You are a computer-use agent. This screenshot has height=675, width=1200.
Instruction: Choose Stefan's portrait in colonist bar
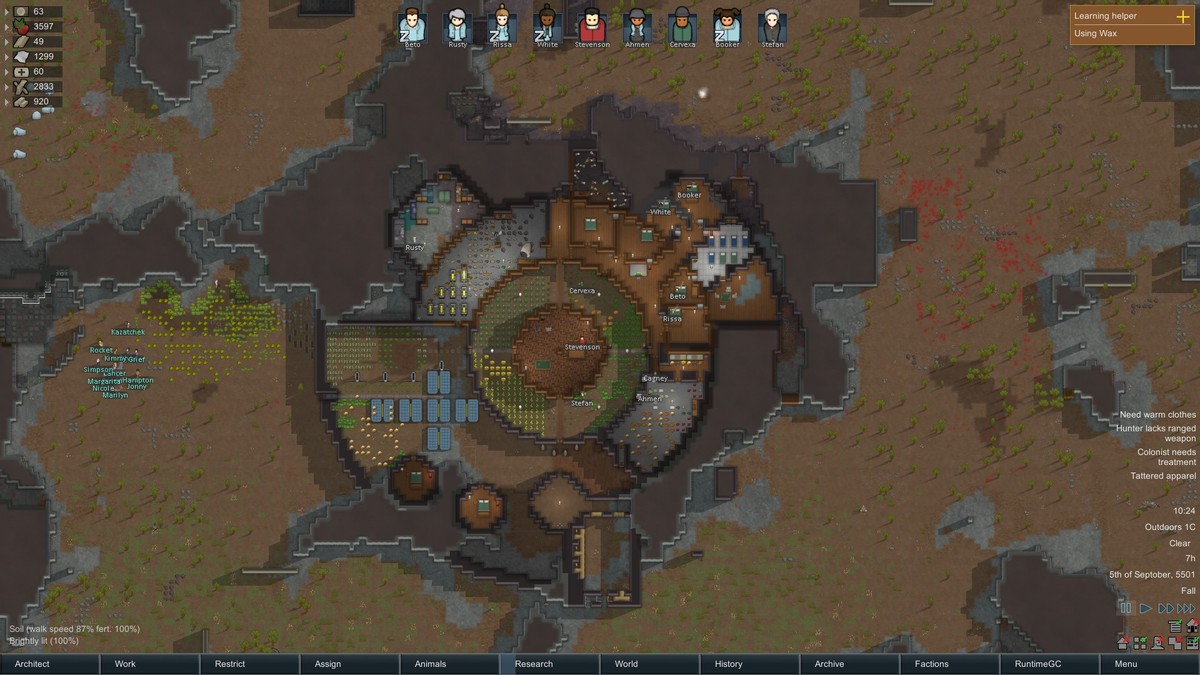coord(772,25)
